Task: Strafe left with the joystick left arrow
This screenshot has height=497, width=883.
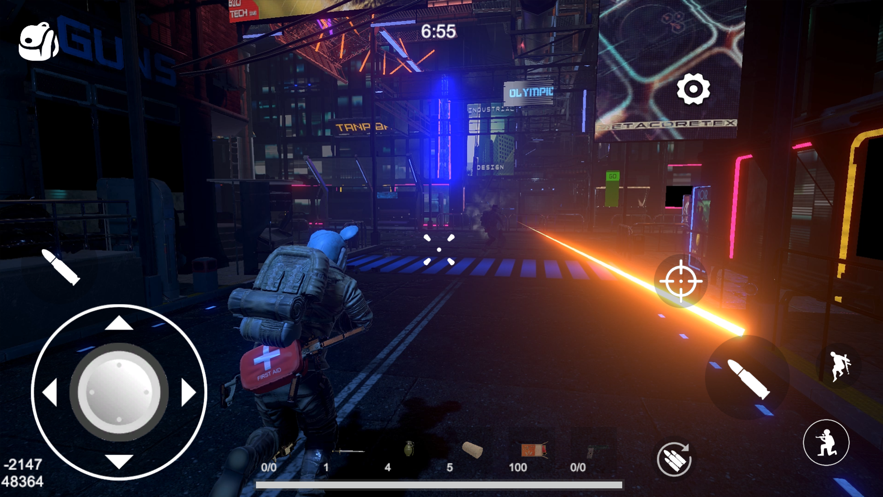Action: coord(49,392)
